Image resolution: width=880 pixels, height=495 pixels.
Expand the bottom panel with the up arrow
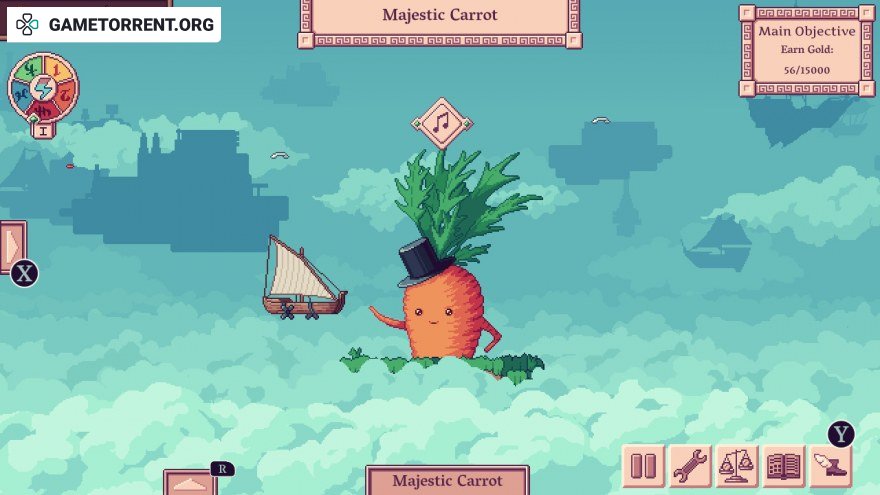(190, 483)
